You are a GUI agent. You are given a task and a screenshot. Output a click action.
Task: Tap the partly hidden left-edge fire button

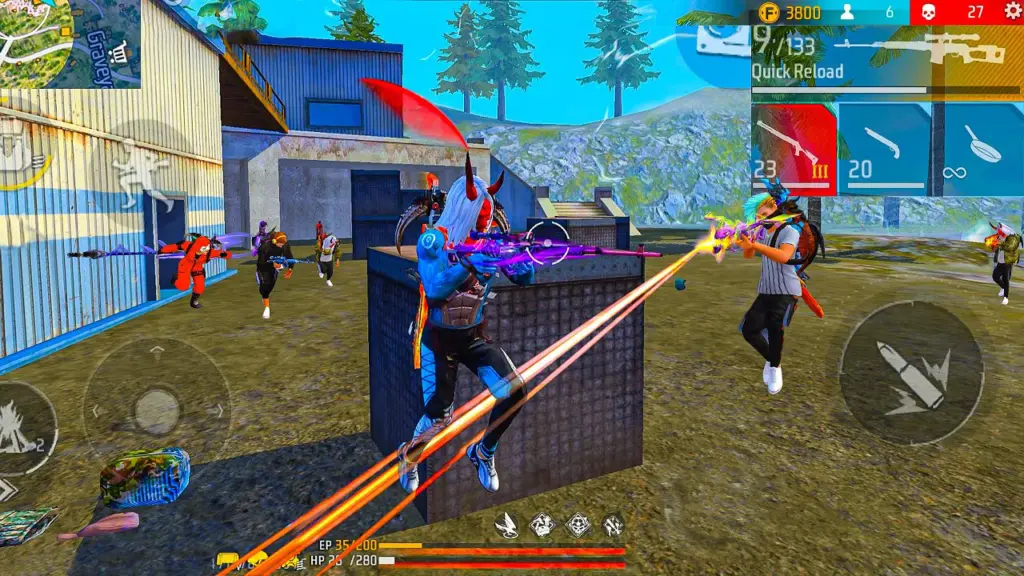[x=22, y=427]
